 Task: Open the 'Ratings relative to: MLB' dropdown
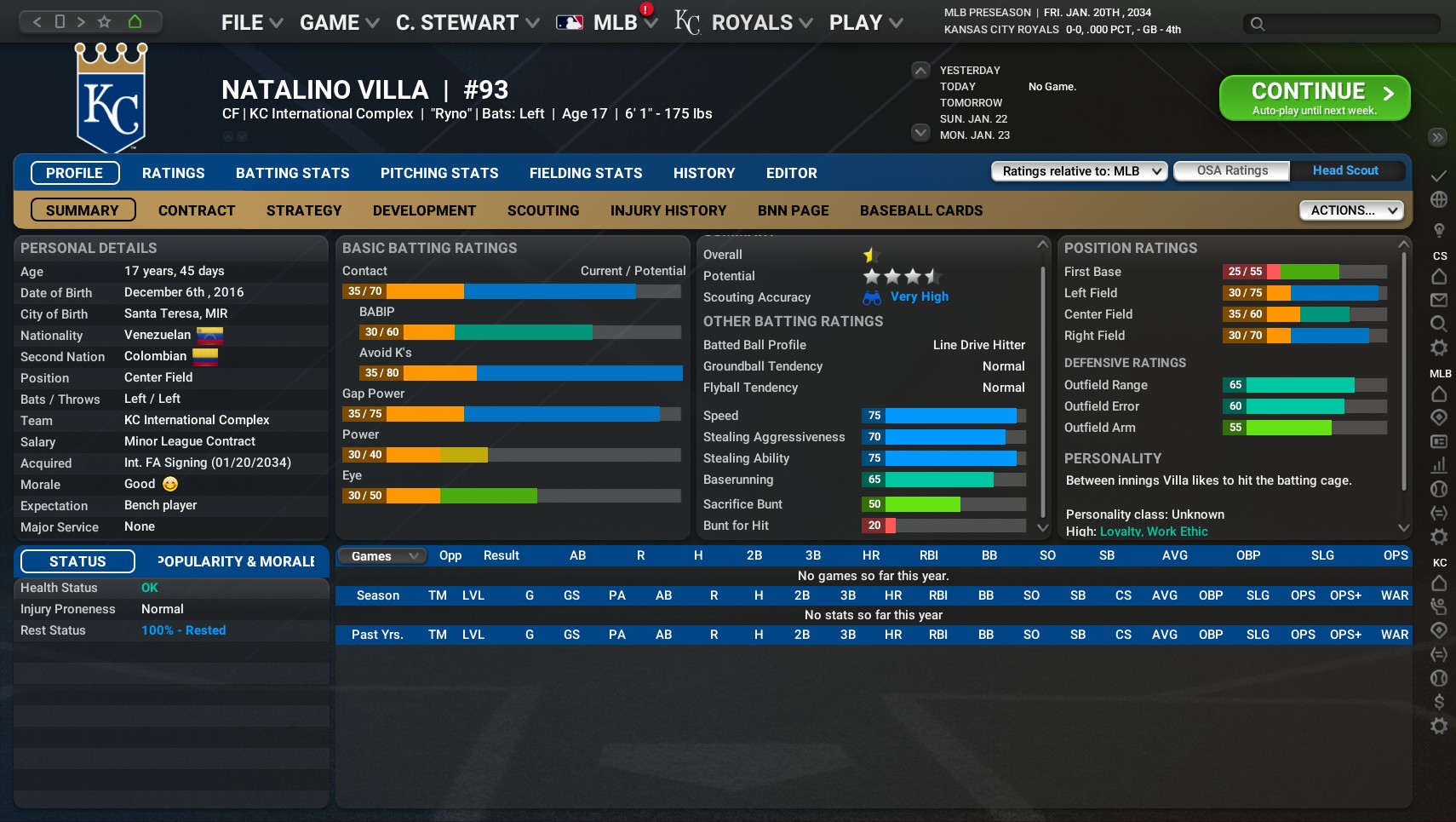click(x=1079, y=171)
